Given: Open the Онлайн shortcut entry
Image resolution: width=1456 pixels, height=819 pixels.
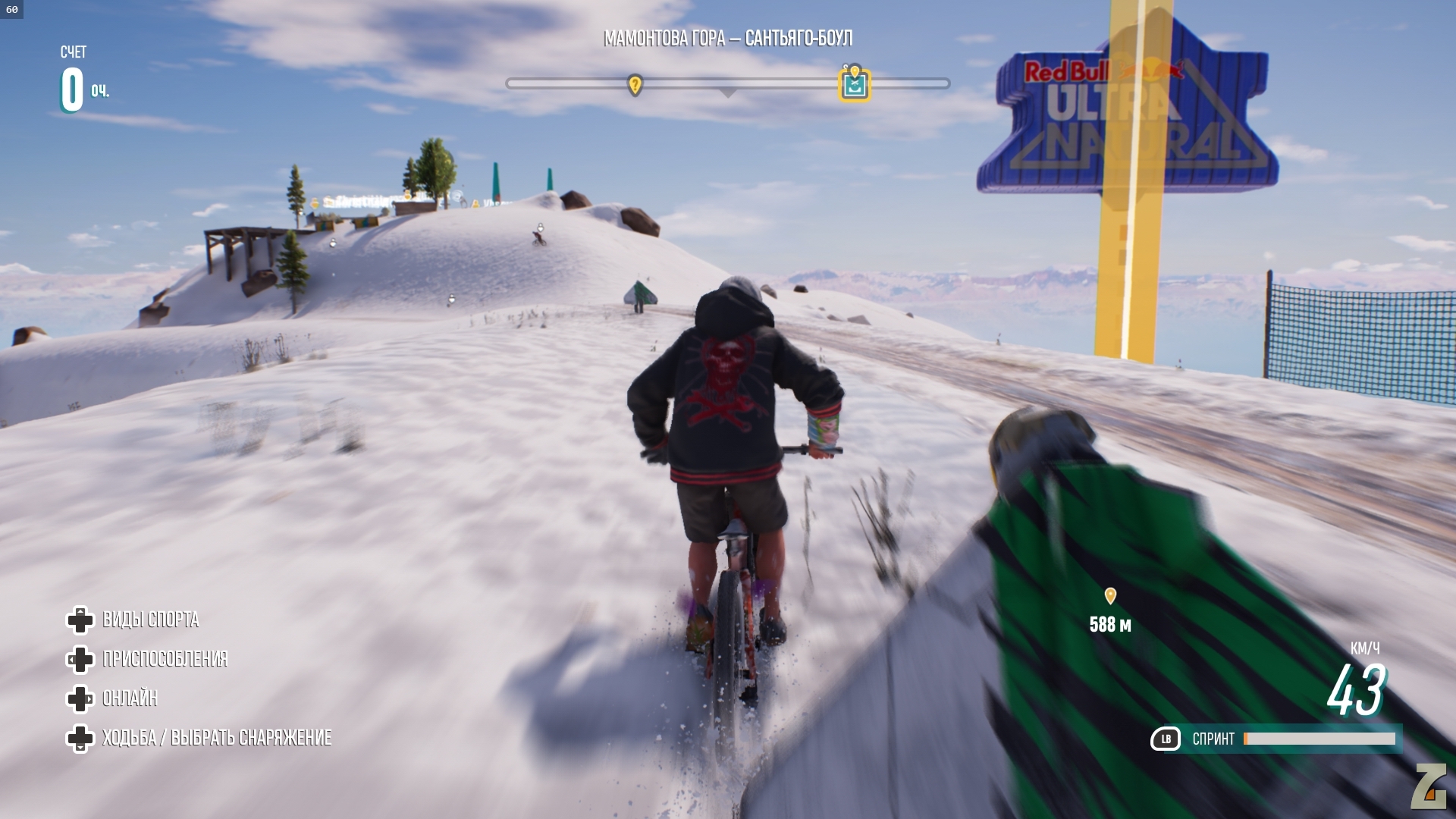Looking at the screenshot, I should click(x=130, y=698).
